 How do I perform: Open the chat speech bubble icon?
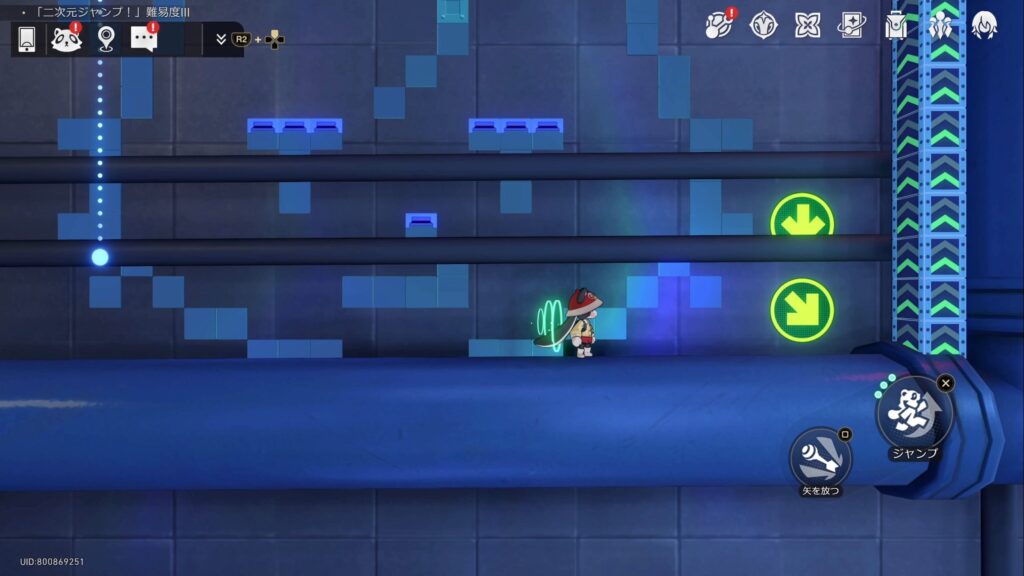coord(144,40)
